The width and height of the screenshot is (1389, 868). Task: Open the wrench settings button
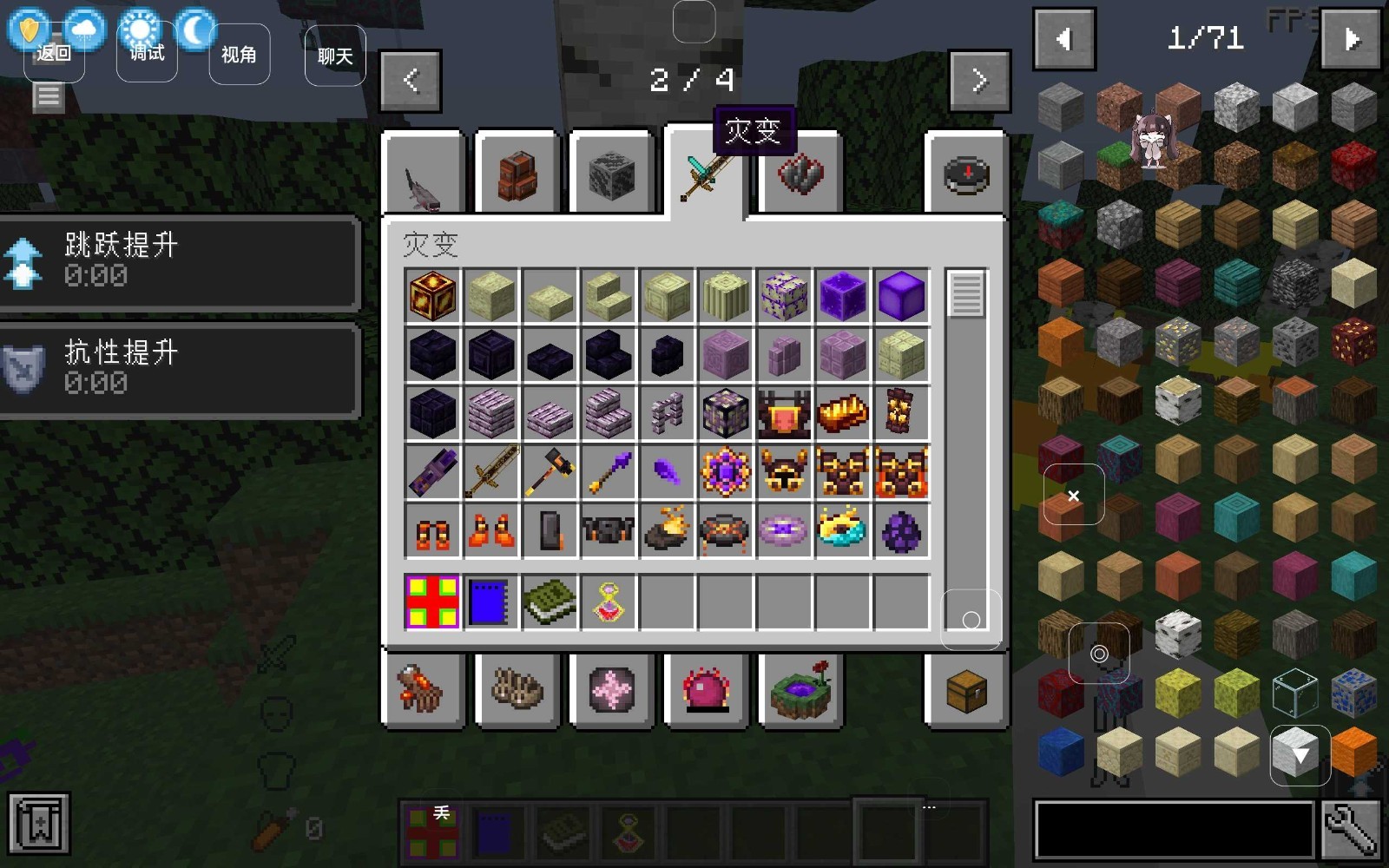tap(1351, 830)
